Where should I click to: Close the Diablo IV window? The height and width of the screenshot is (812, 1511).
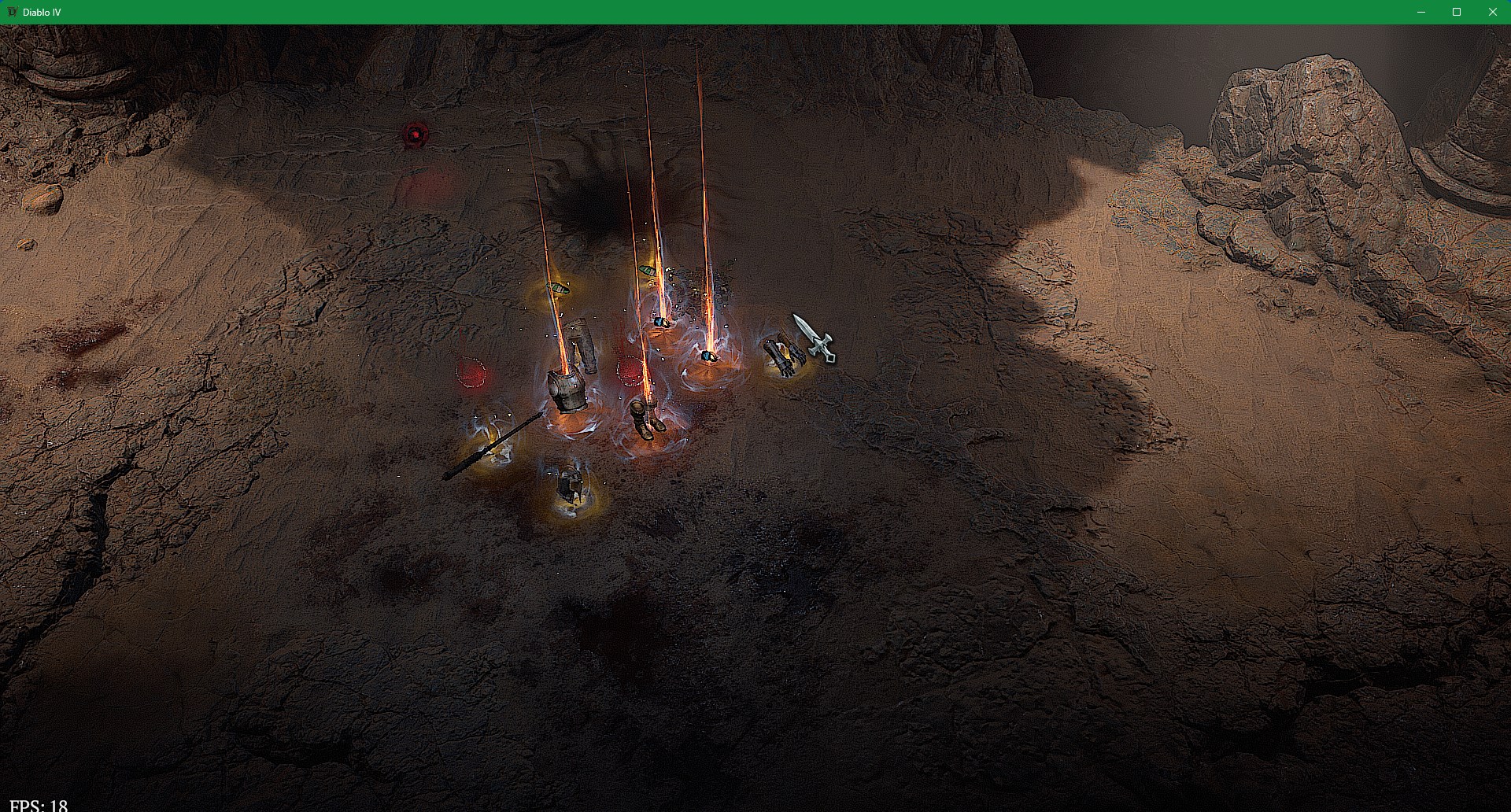pos(1492,12)
